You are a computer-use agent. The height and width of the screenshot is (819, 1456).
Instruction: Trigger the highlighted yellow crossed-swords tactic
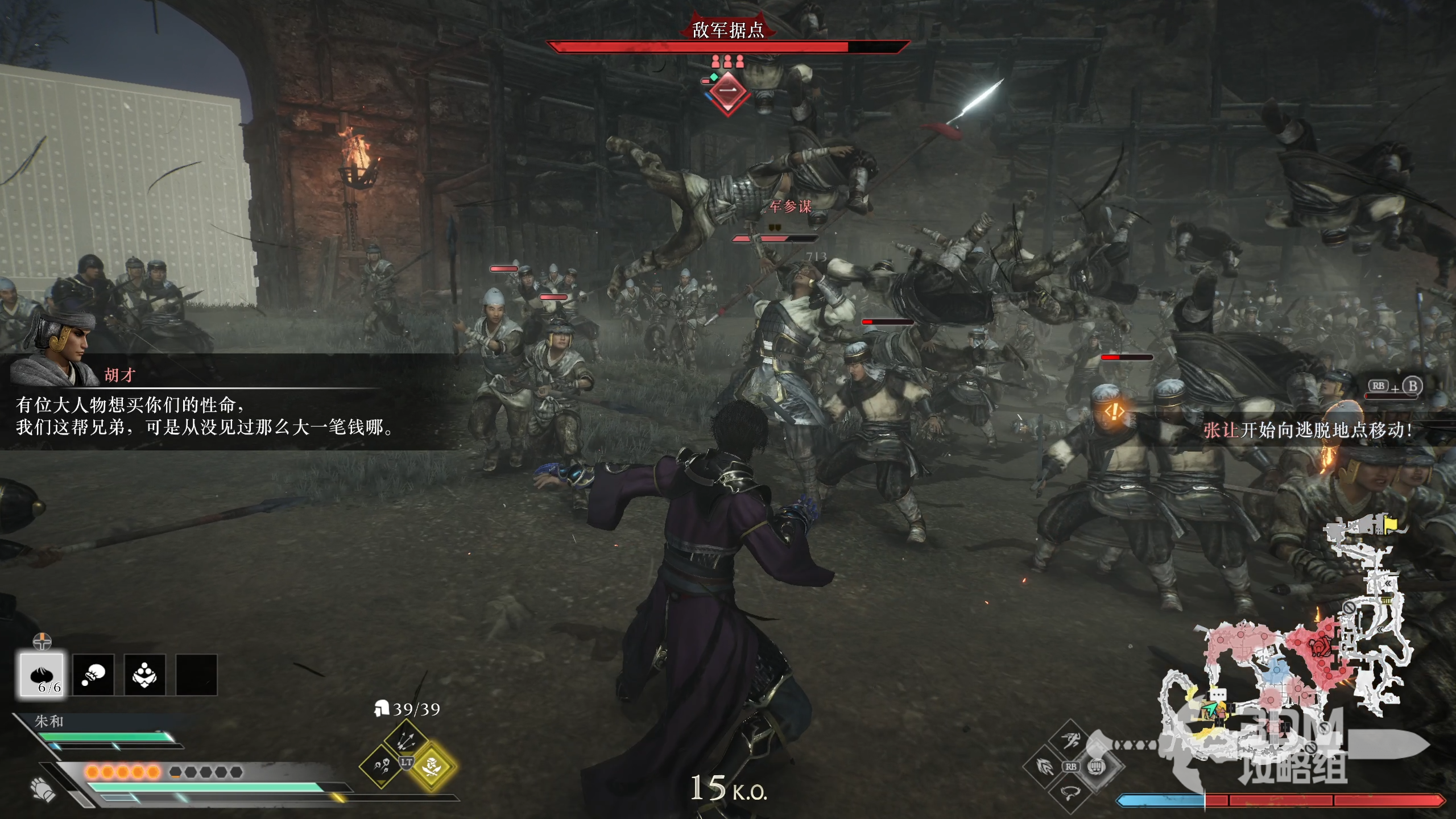click(432, 766)
